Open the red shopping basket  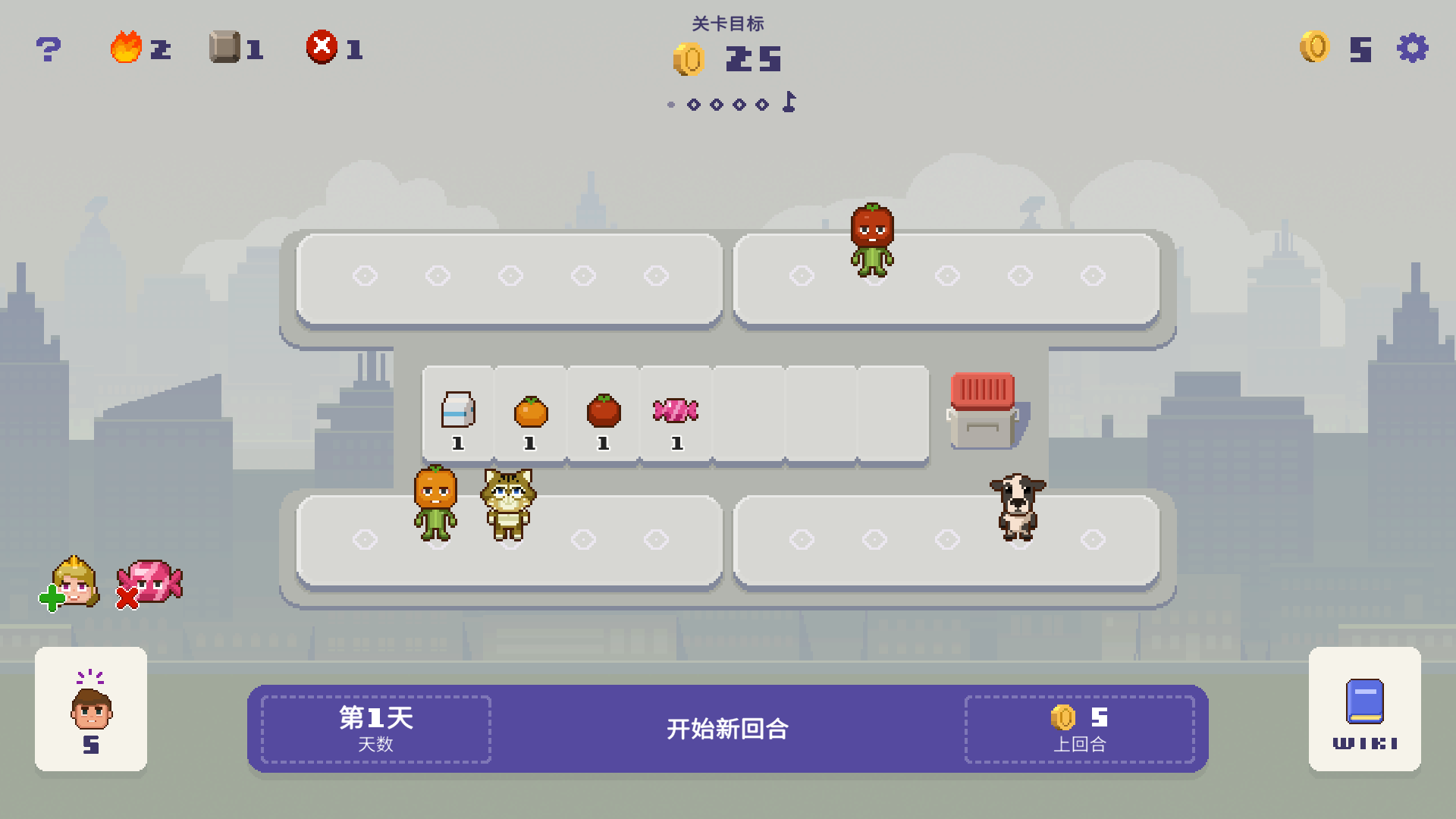(983, 409)
